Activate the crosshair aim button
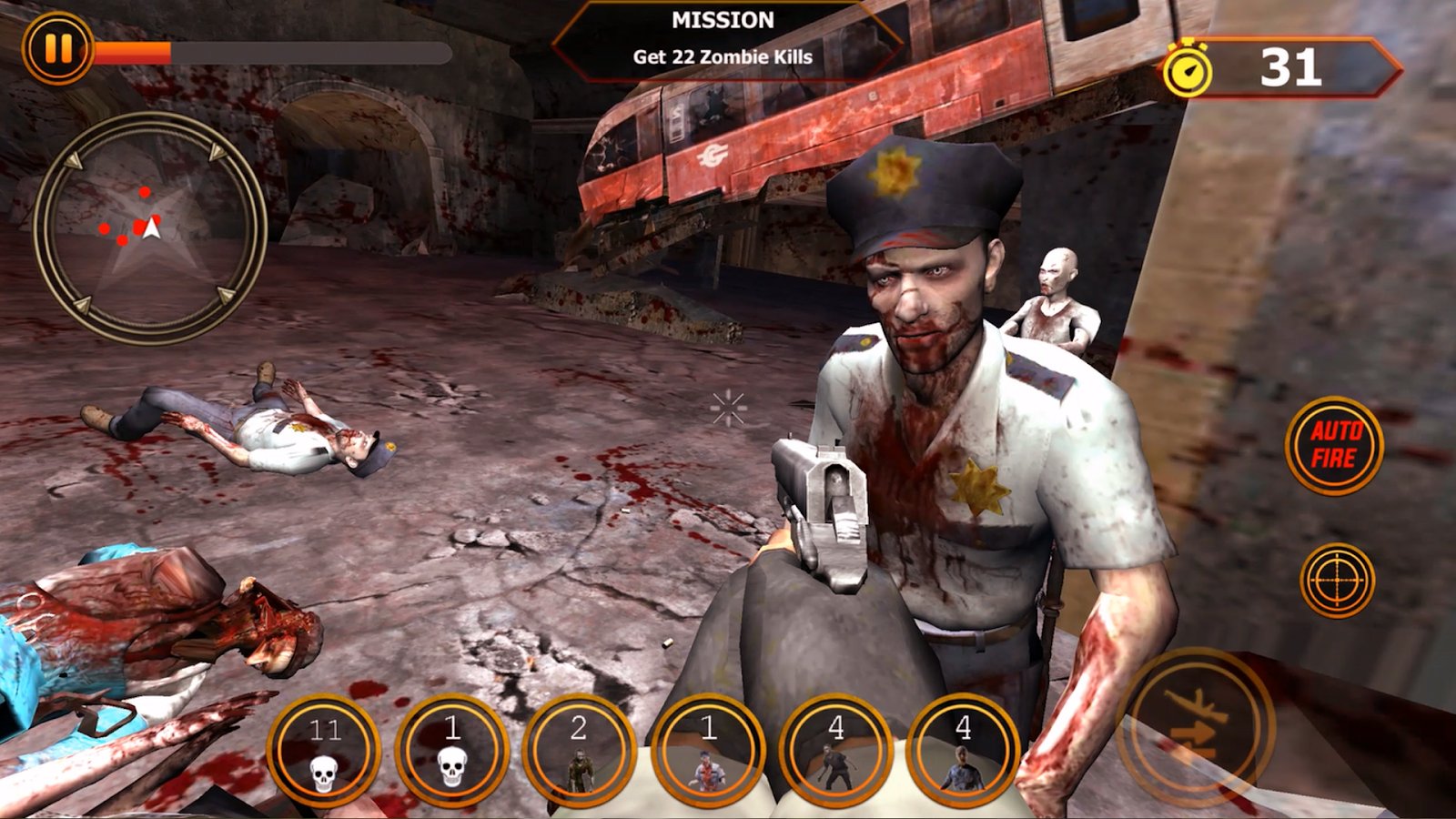Screen dimensions: 1456x819 pyautogui.click(x=1337, y=580)
